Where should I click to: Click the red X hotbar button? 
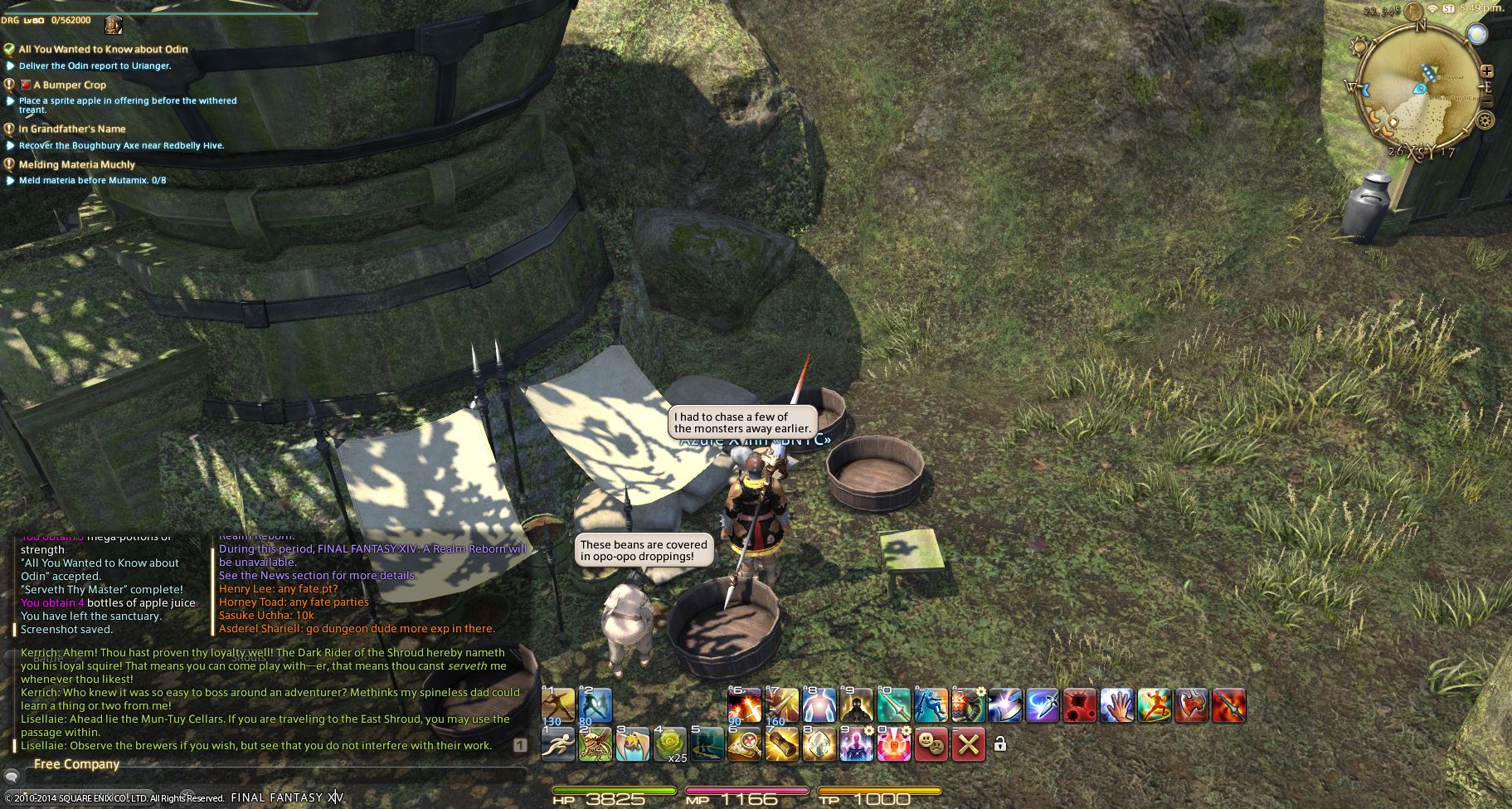point(968,744)
